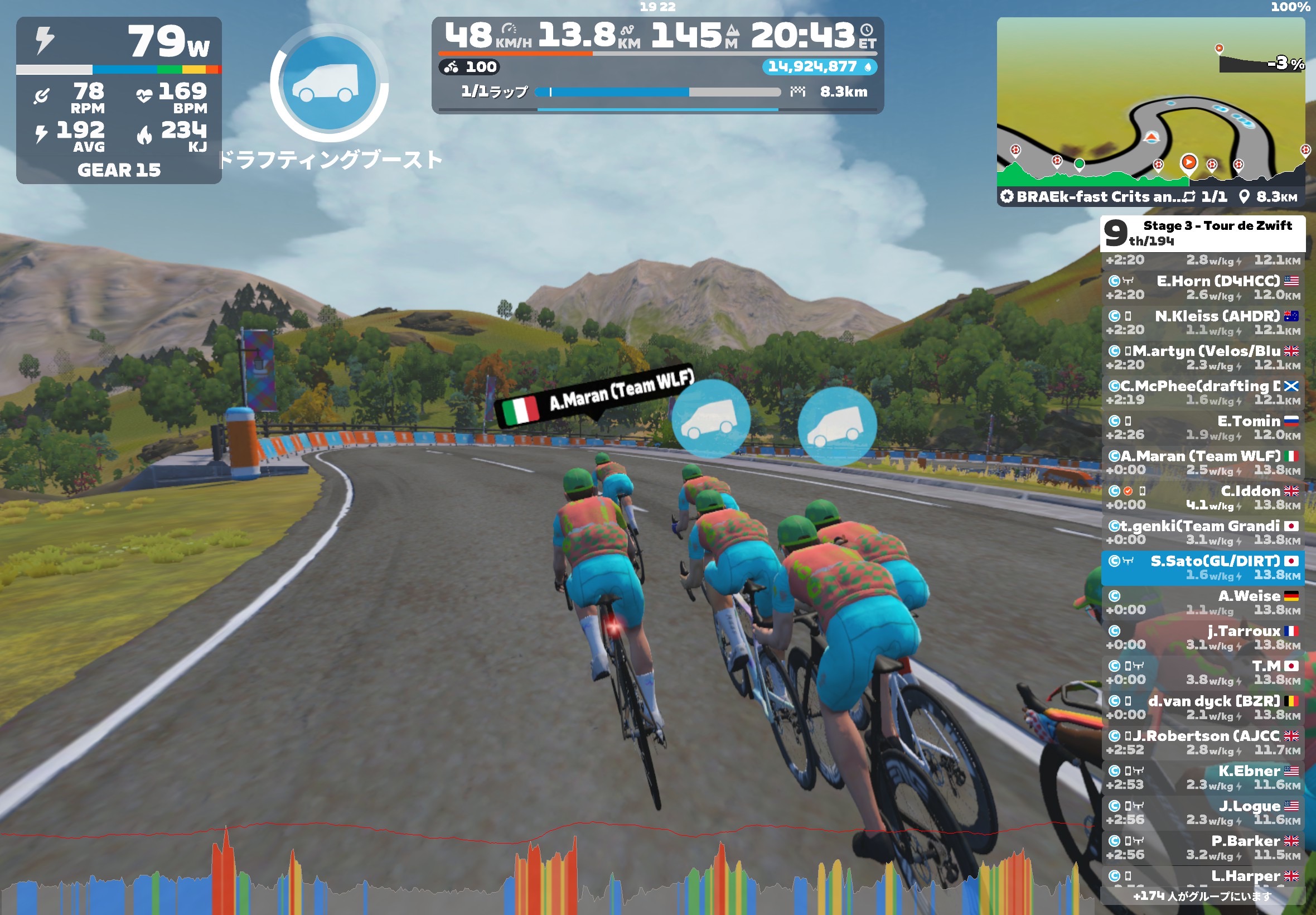Activate the draft boost van power-up
The width and height of the screenshot is (1316, 915).
pos(330,84)
